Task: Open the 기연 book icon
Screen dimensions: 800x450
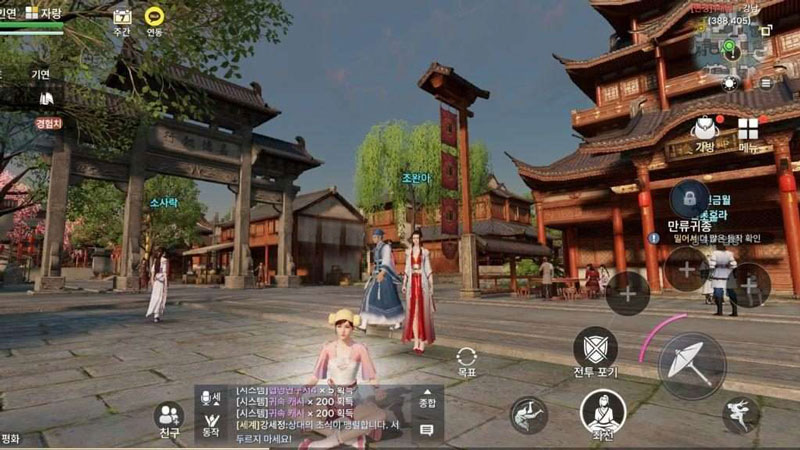Action: click(45, 97)
